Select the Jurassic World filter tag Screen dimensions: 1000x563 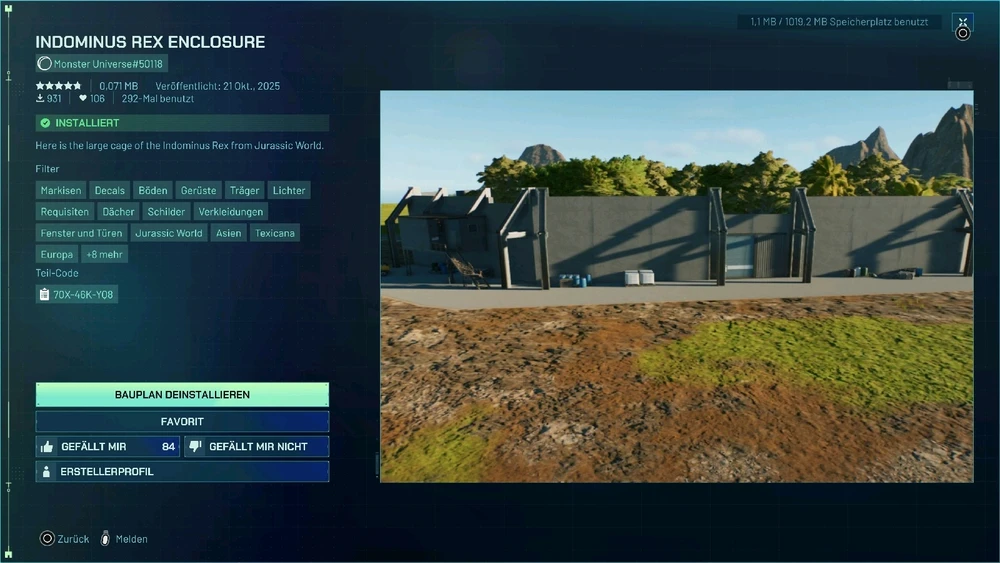pos(168,233)
